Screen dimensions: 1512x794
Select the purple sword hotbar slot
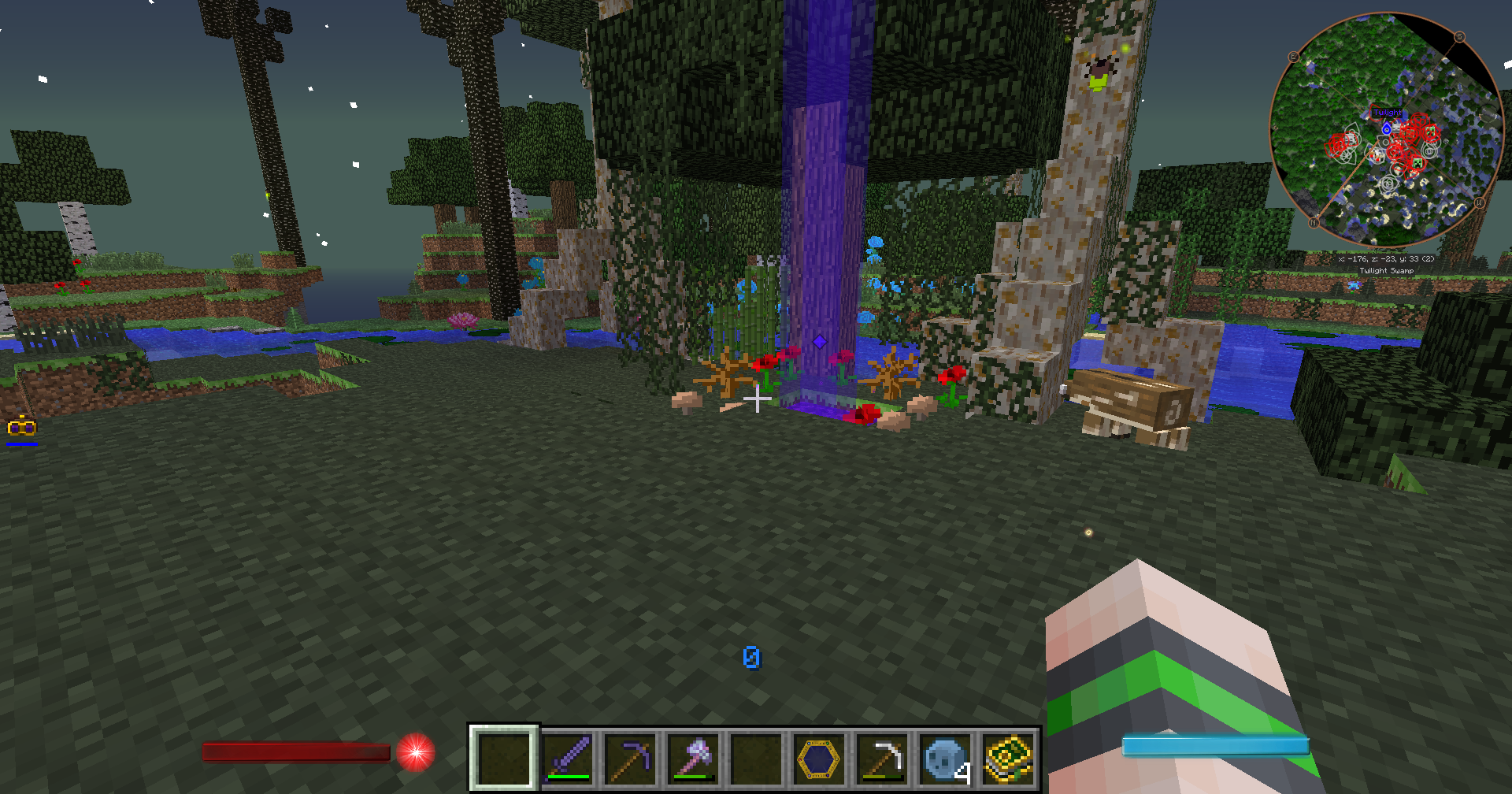coord(567,758)
